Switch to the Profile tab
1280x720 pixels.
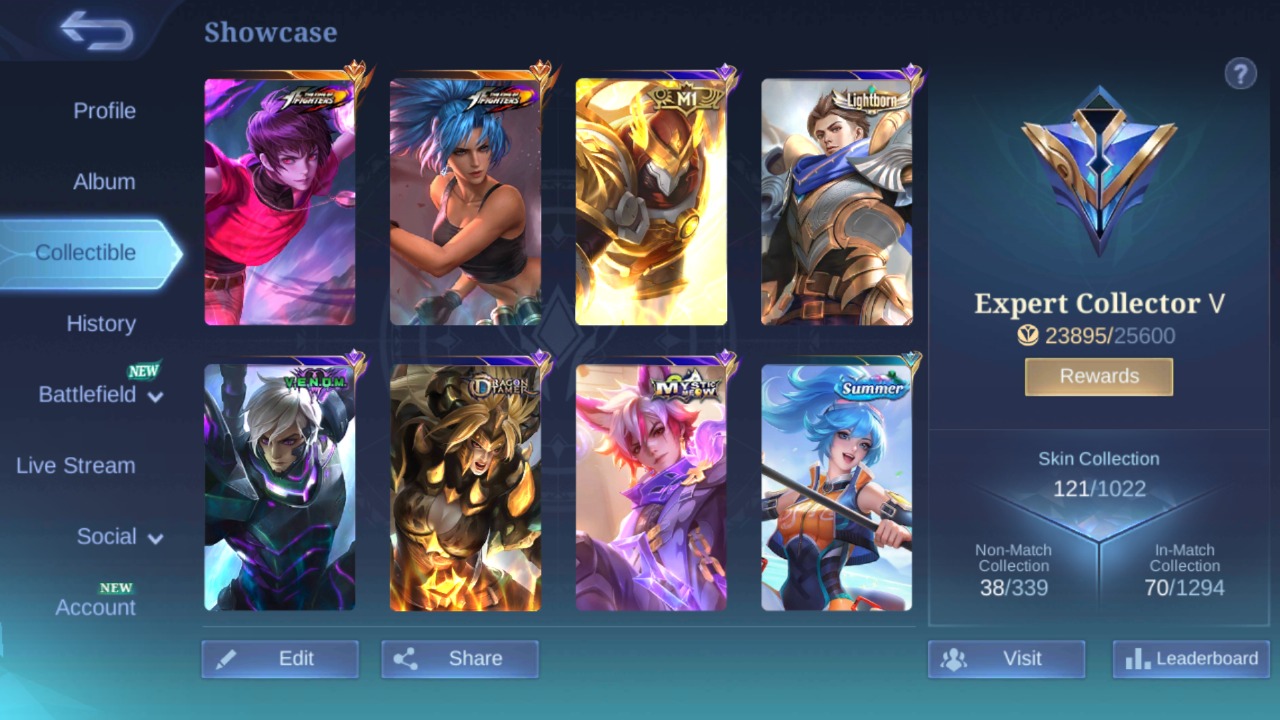(x=105, y=111)
